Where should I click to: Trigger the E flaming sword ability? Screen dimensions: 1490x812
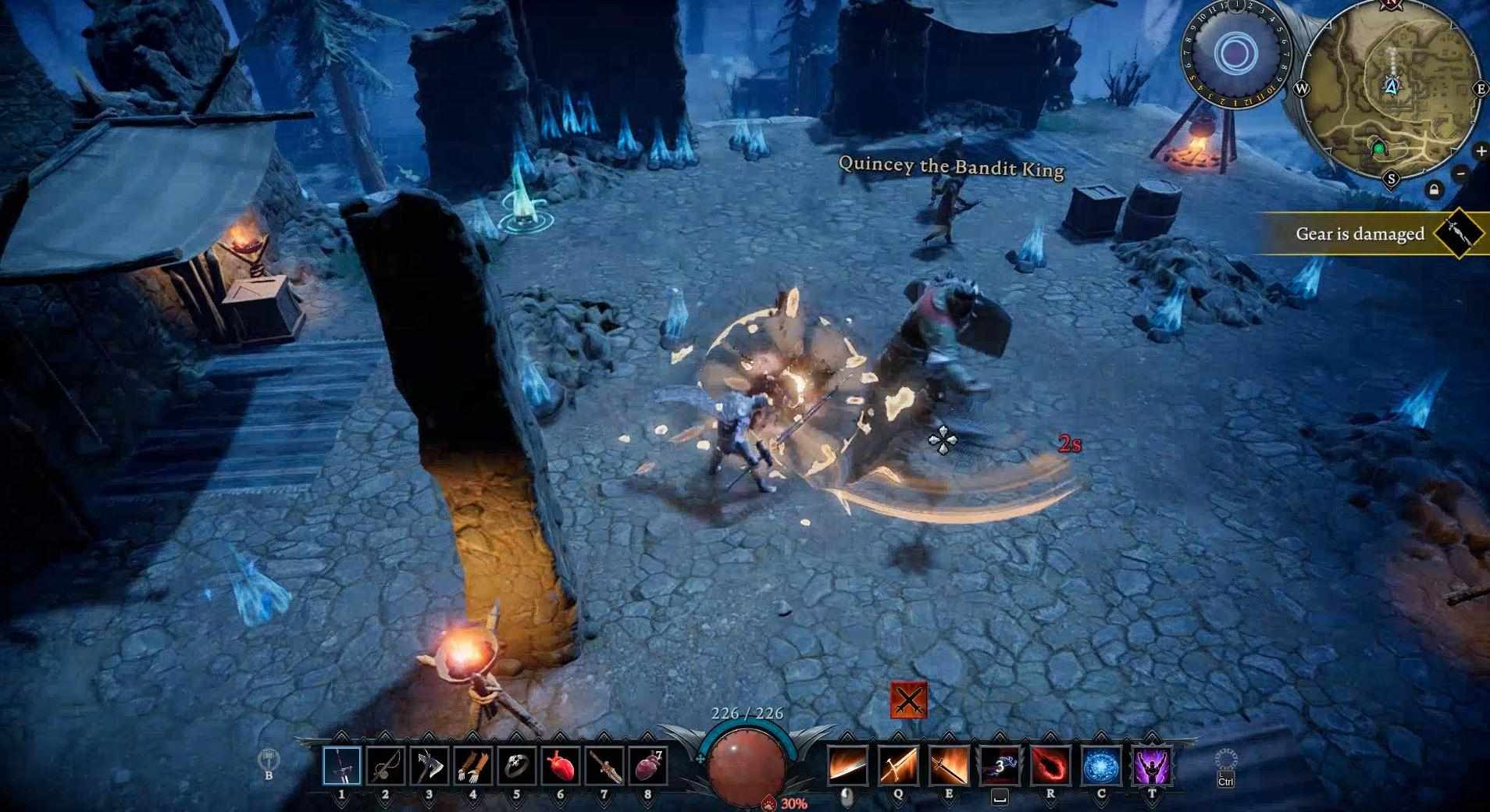949,766
